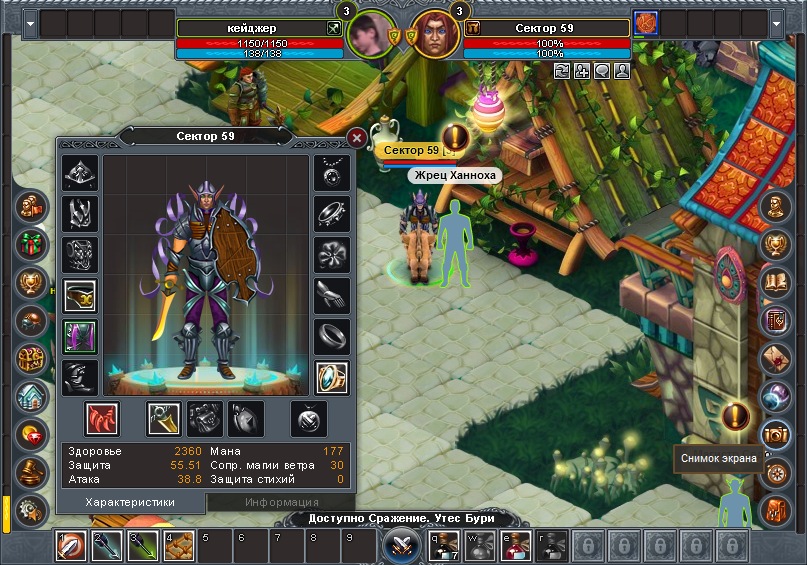The height and width of the screenshot is (565, 807).
Task: Select the gemmed ring equipment slot
Action: click(x=332, y=377)
